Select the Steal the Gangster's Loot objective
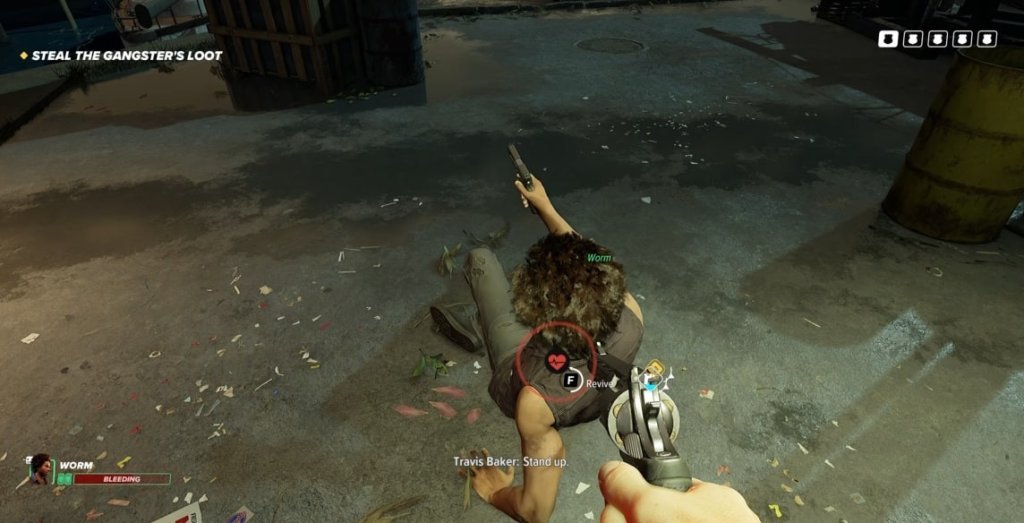 pos(126,56)
